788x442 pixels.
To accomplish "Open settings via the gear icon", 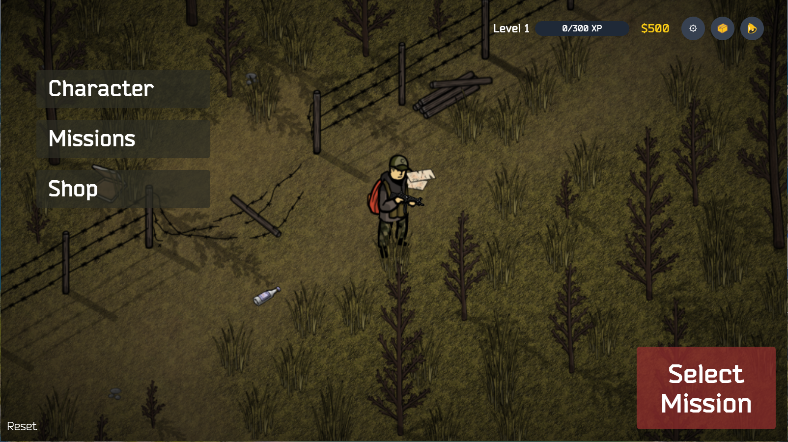I will 693,28.
